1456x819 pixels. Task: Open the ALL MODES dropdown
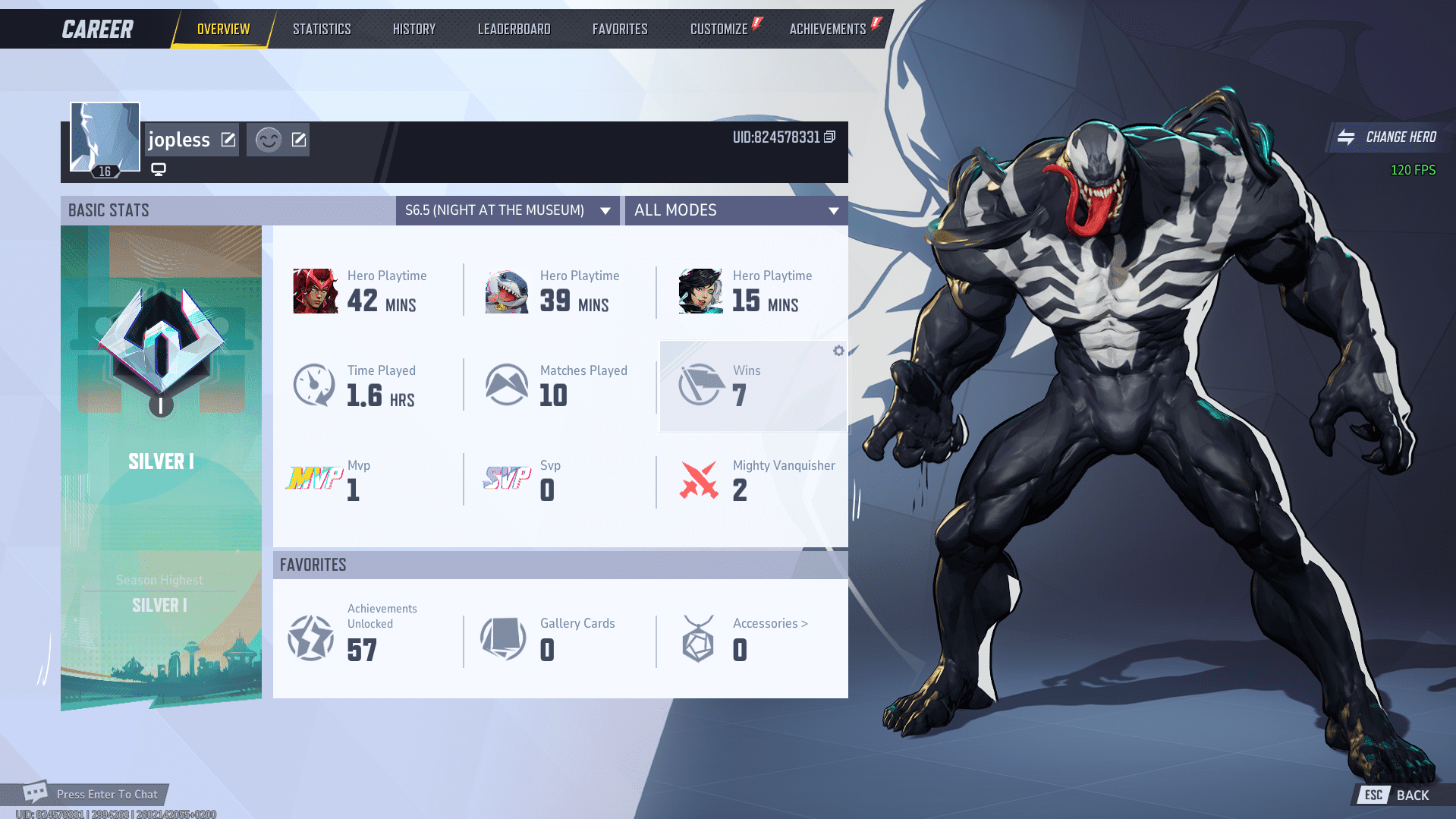click(735, 210)
